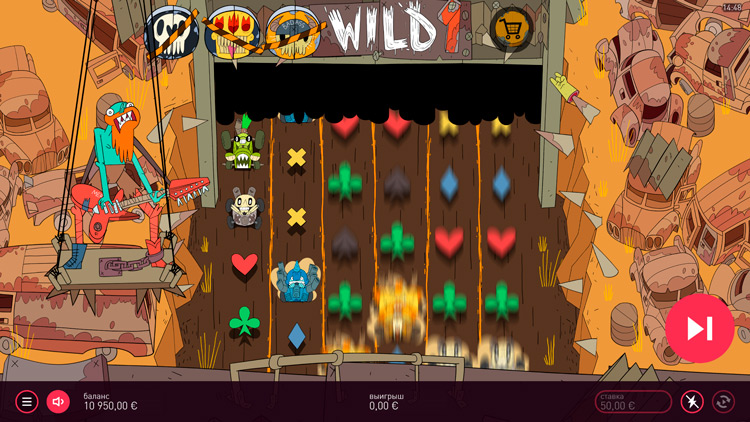Toggle the lightning turbo spin mode
The height and width of the screenshot is (422, 750).
692,402
